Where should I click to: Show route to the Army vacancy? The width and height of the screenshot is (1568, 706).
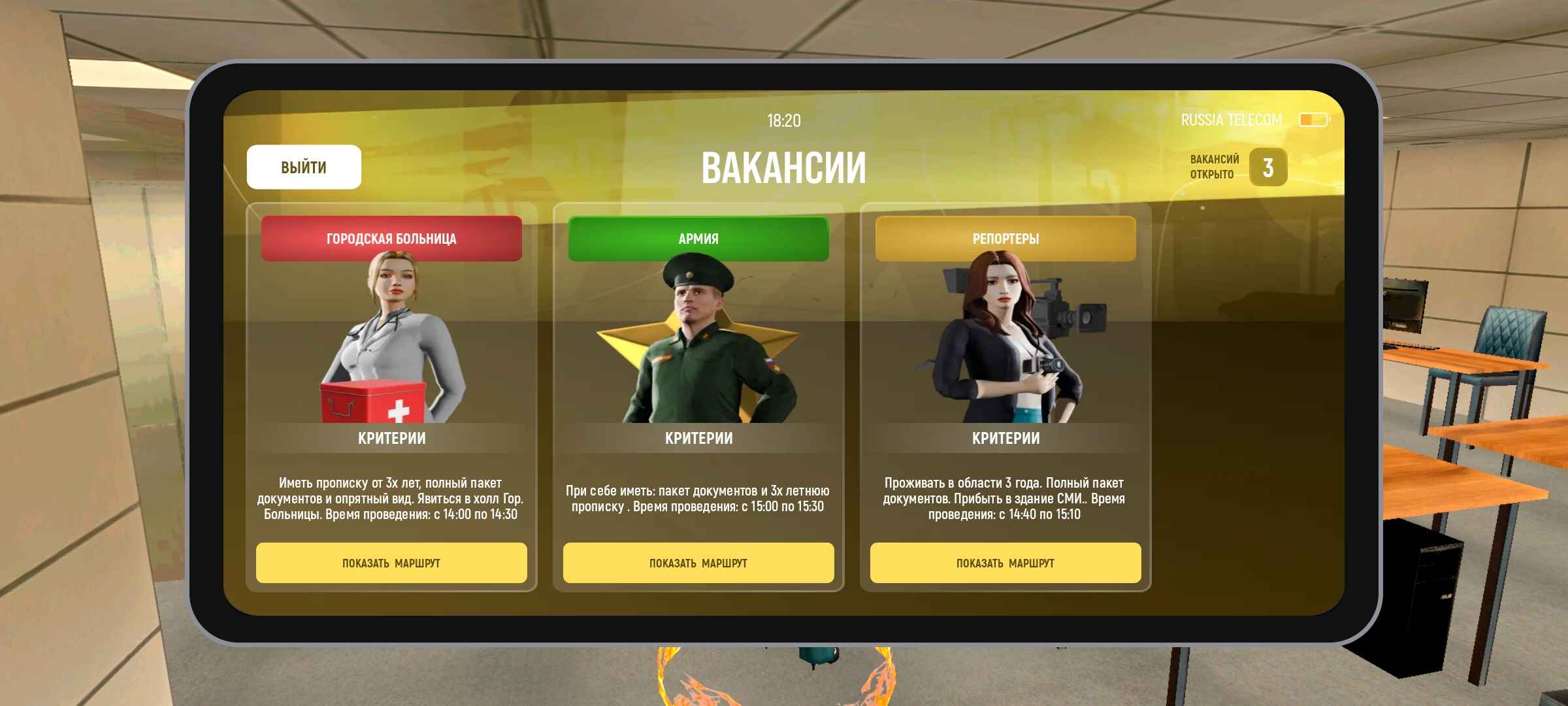click(698, 563)
